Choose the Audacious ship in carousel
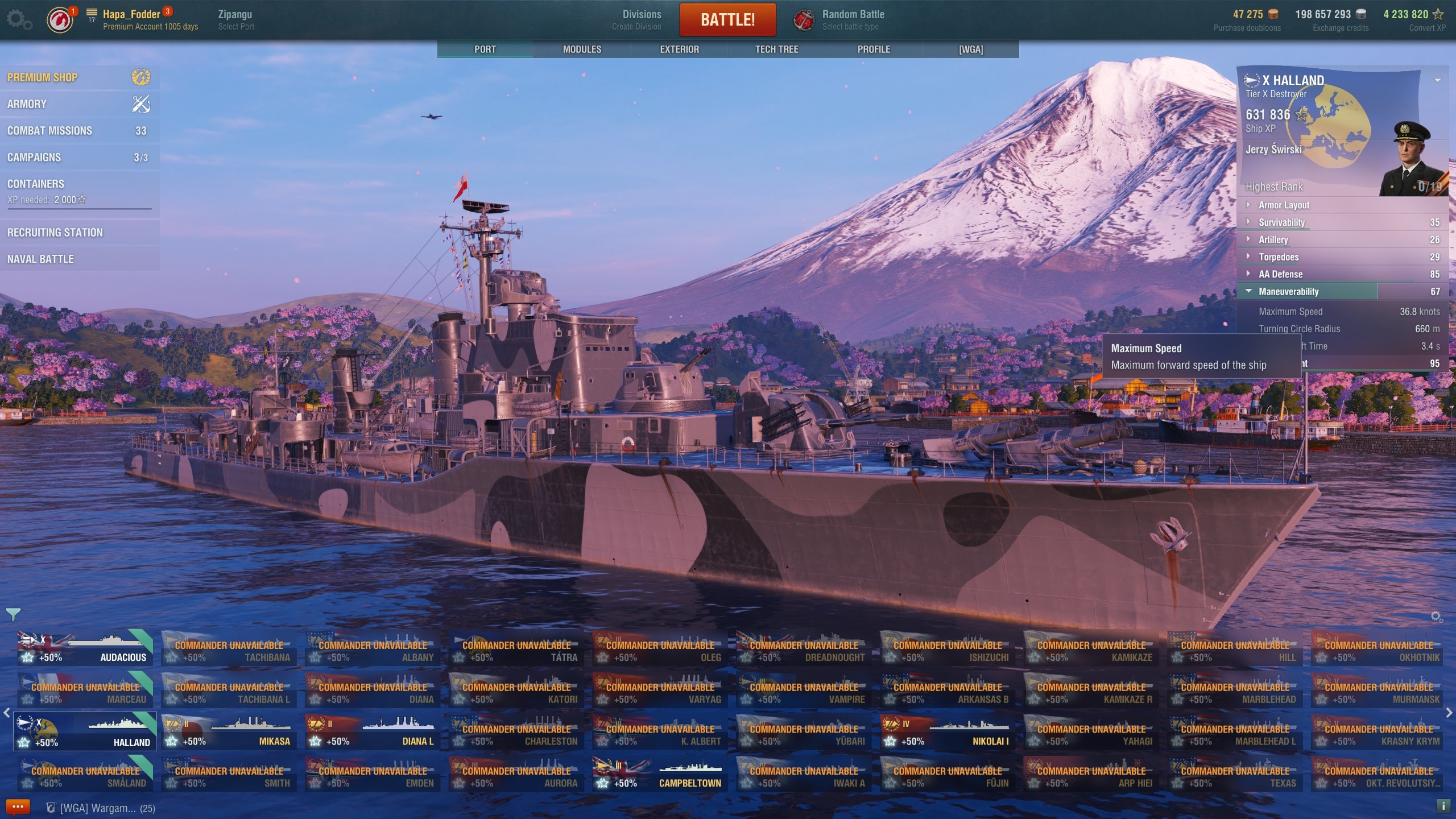The height and width of the screenshot is (819, 1456). tap(85, 649)
